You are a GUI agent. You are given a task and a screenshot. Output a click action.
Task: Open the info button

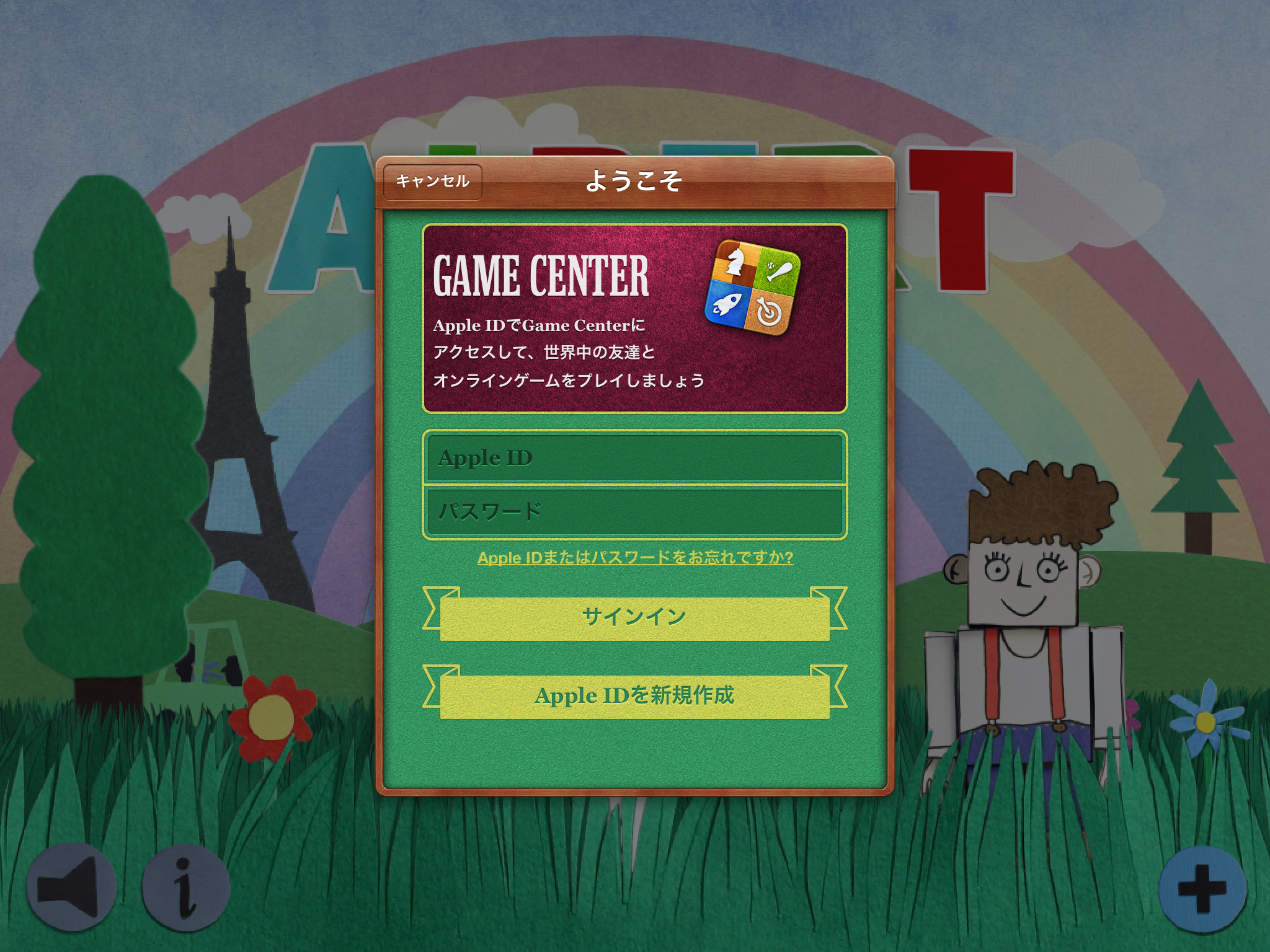pyautogui.click(x=185, y=887)
